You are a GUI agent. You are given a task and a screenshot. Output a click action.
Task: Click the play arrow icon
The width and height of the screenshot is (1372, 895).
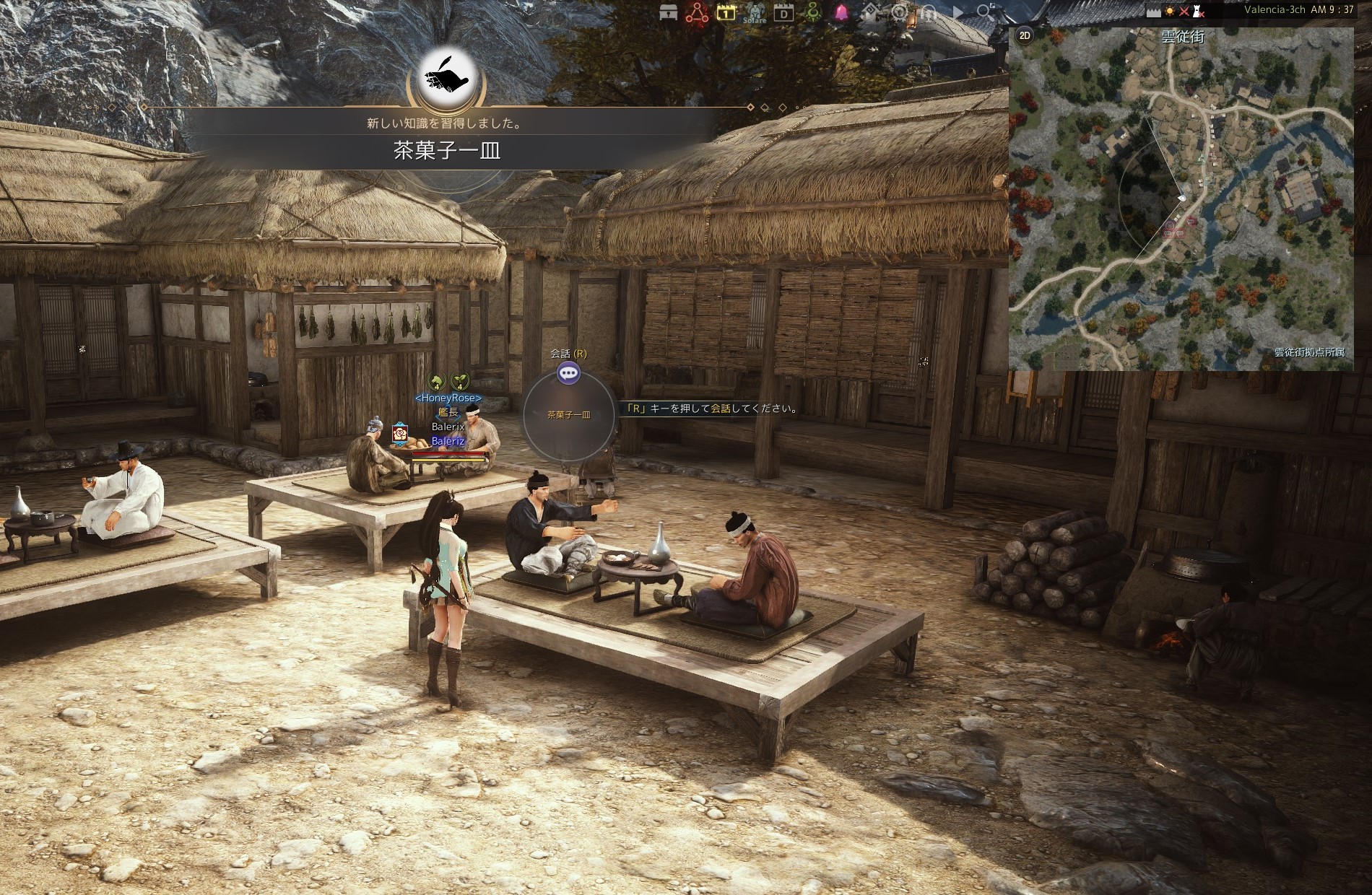958,12
